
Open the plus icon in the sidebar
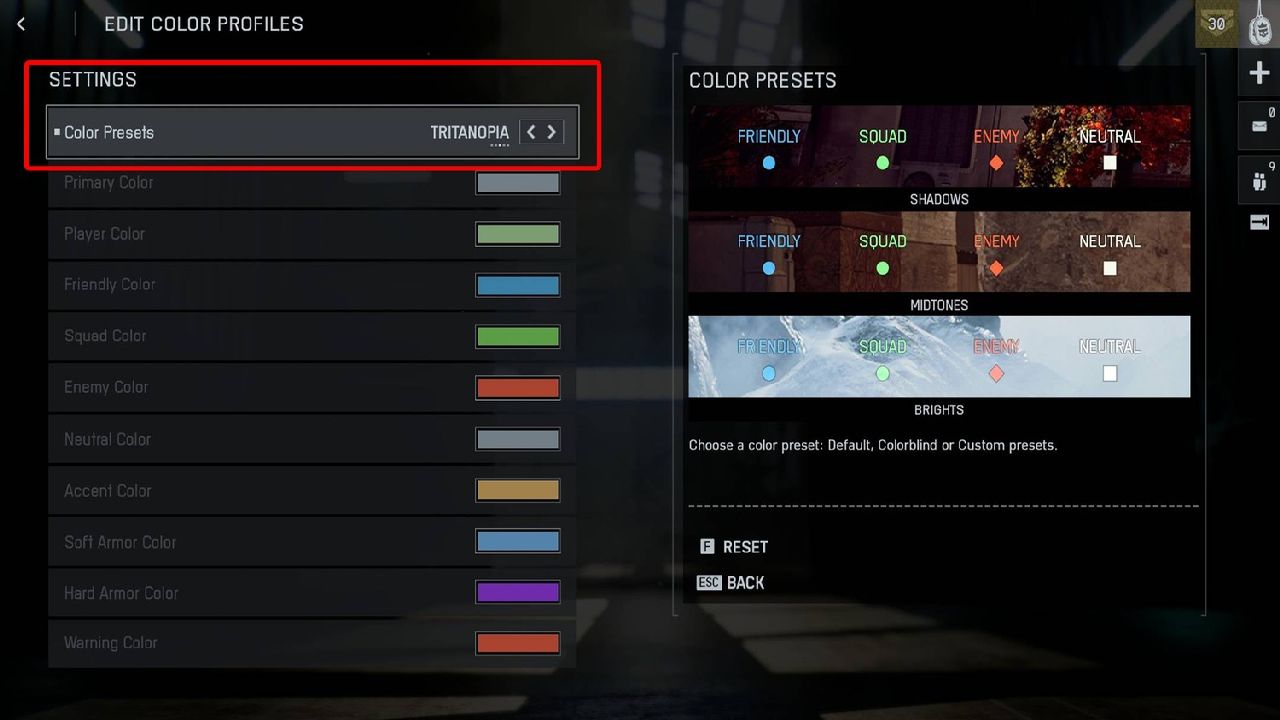[1259, 73]
